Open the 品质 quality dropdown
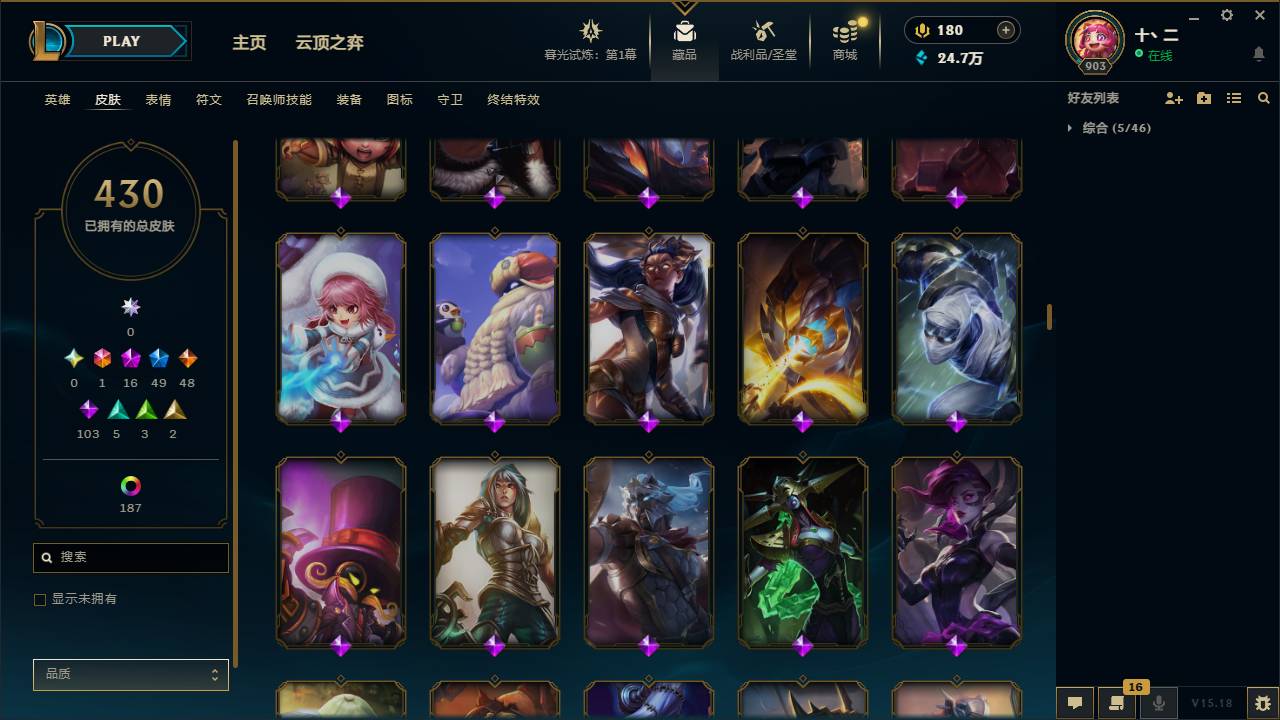 click(x=130, y=674)
